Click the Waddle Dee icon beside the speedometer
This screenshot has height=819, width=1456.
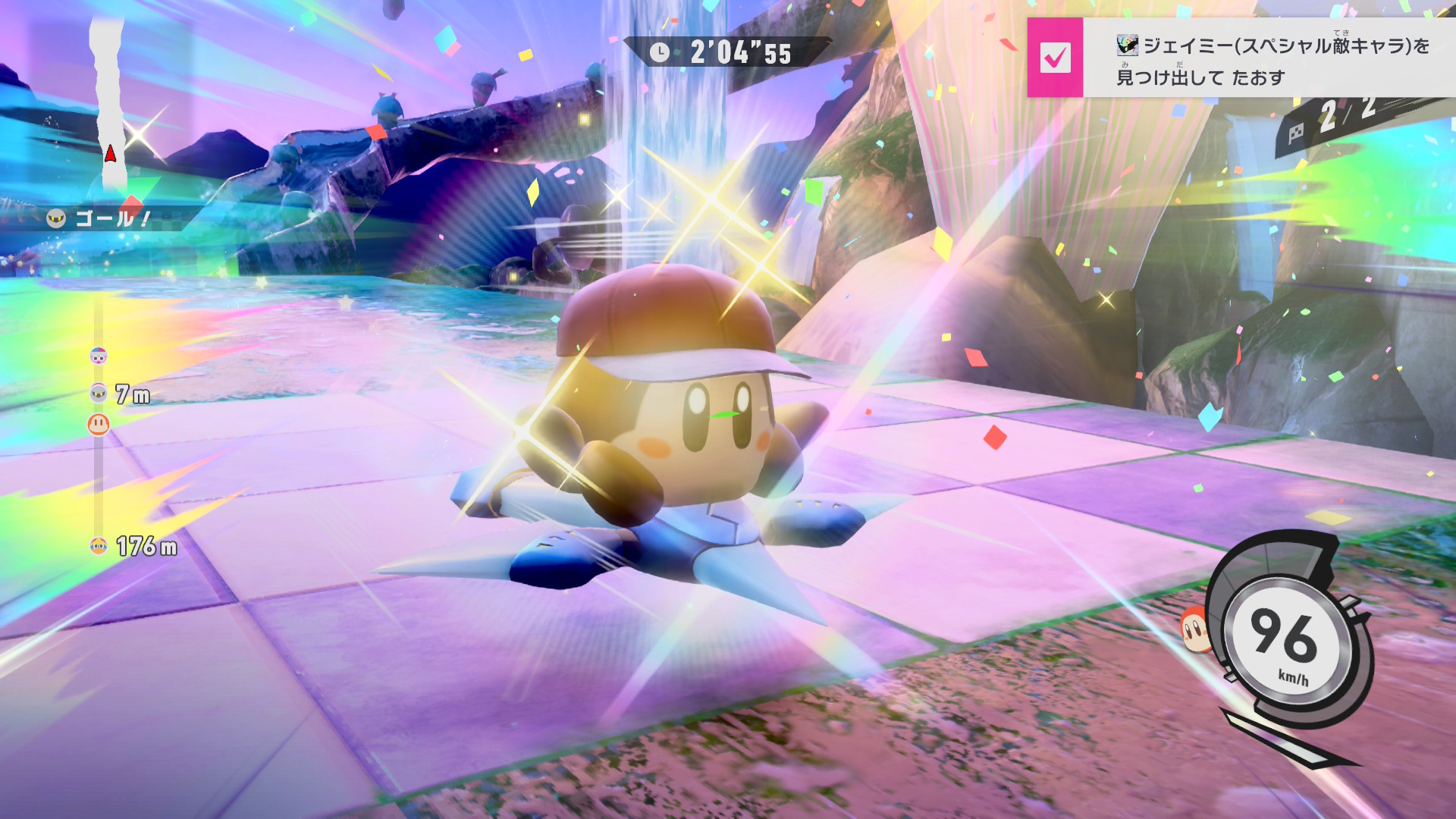(1194, 629)
